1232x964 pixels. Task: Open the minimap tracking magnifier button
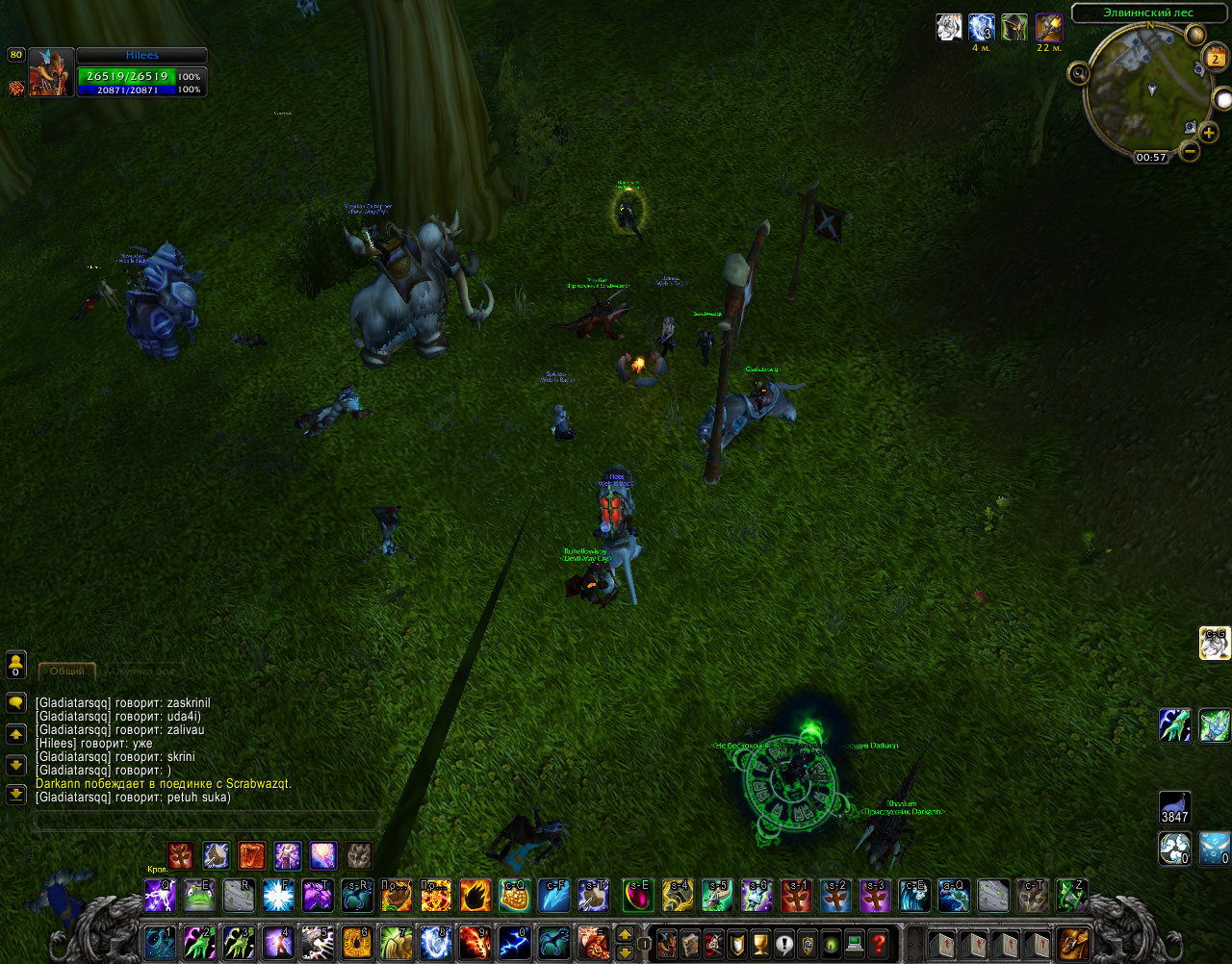pos(1079,73)
